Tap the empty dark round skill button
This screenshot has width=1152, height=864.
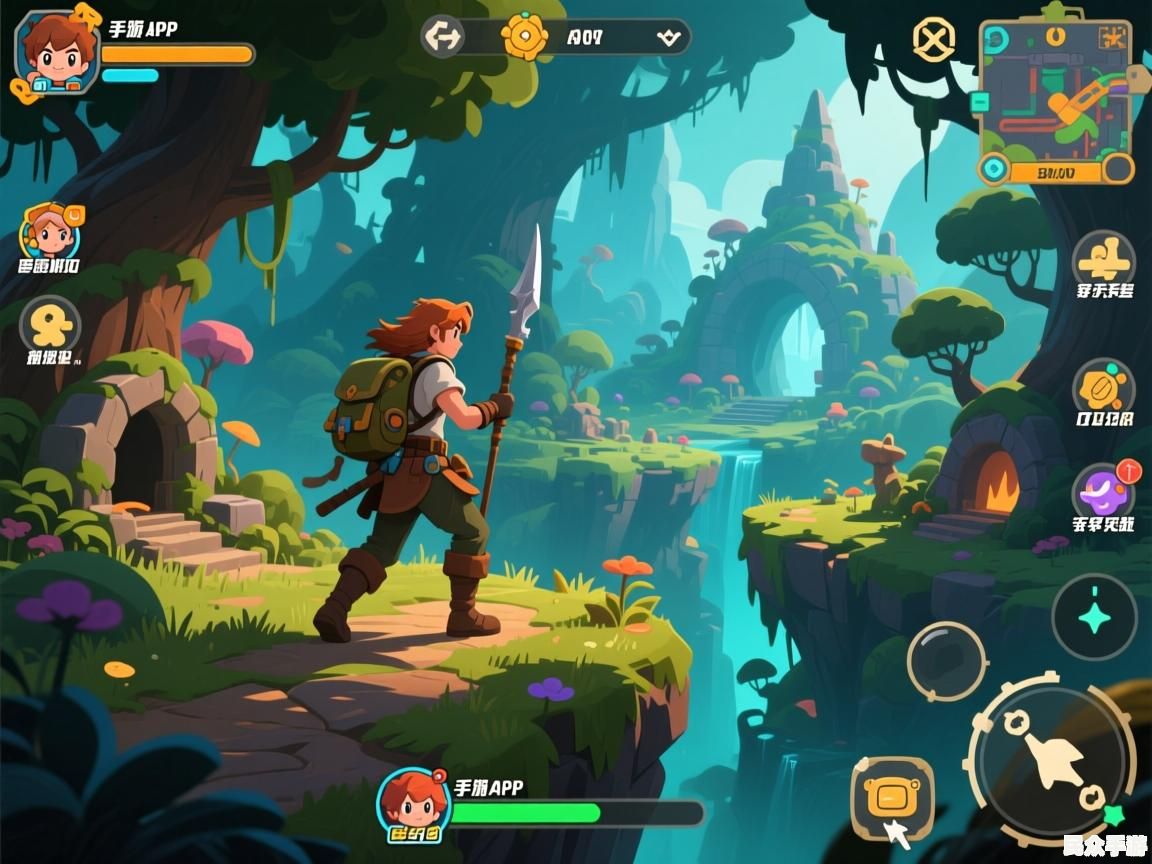pyautogui.click(x=946, y=661)
